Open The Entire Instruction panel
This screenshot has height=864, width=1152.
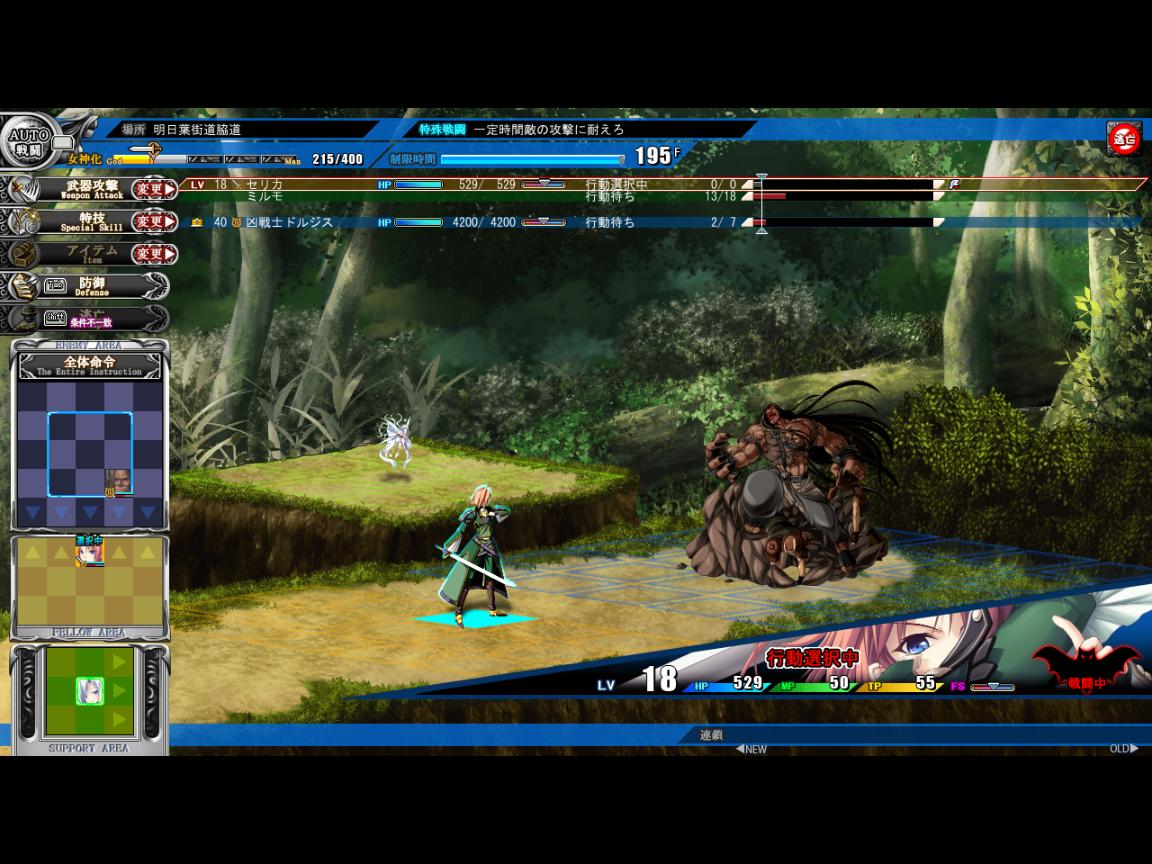[90, 365]
